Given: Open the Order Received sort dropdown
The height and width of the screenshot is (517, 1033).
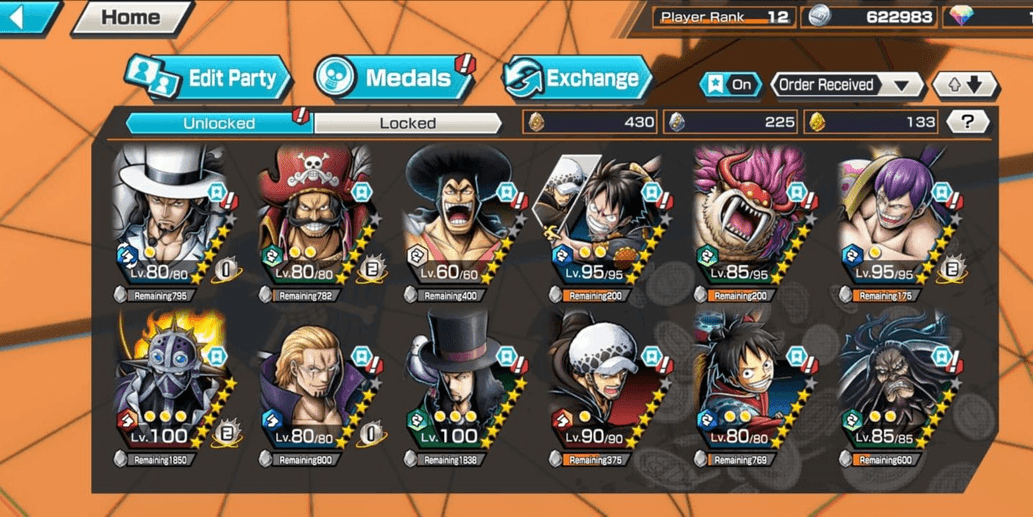Looking at the screenshot, I should click(846, 85).
